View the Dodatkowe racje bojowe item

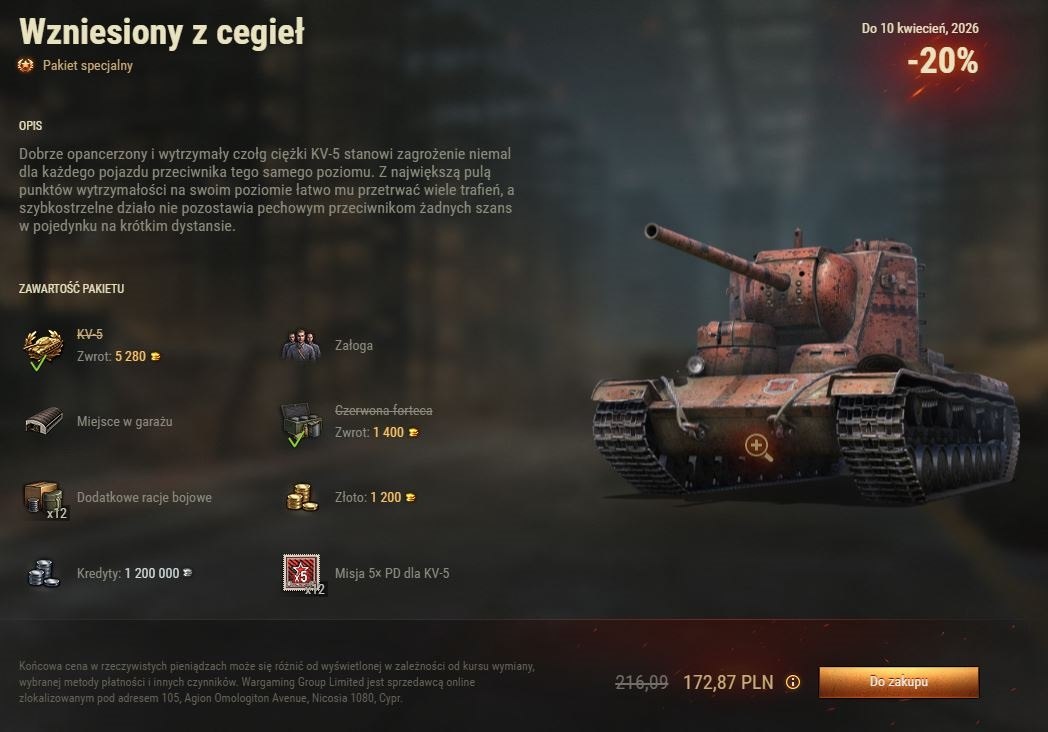coord(43,497)
